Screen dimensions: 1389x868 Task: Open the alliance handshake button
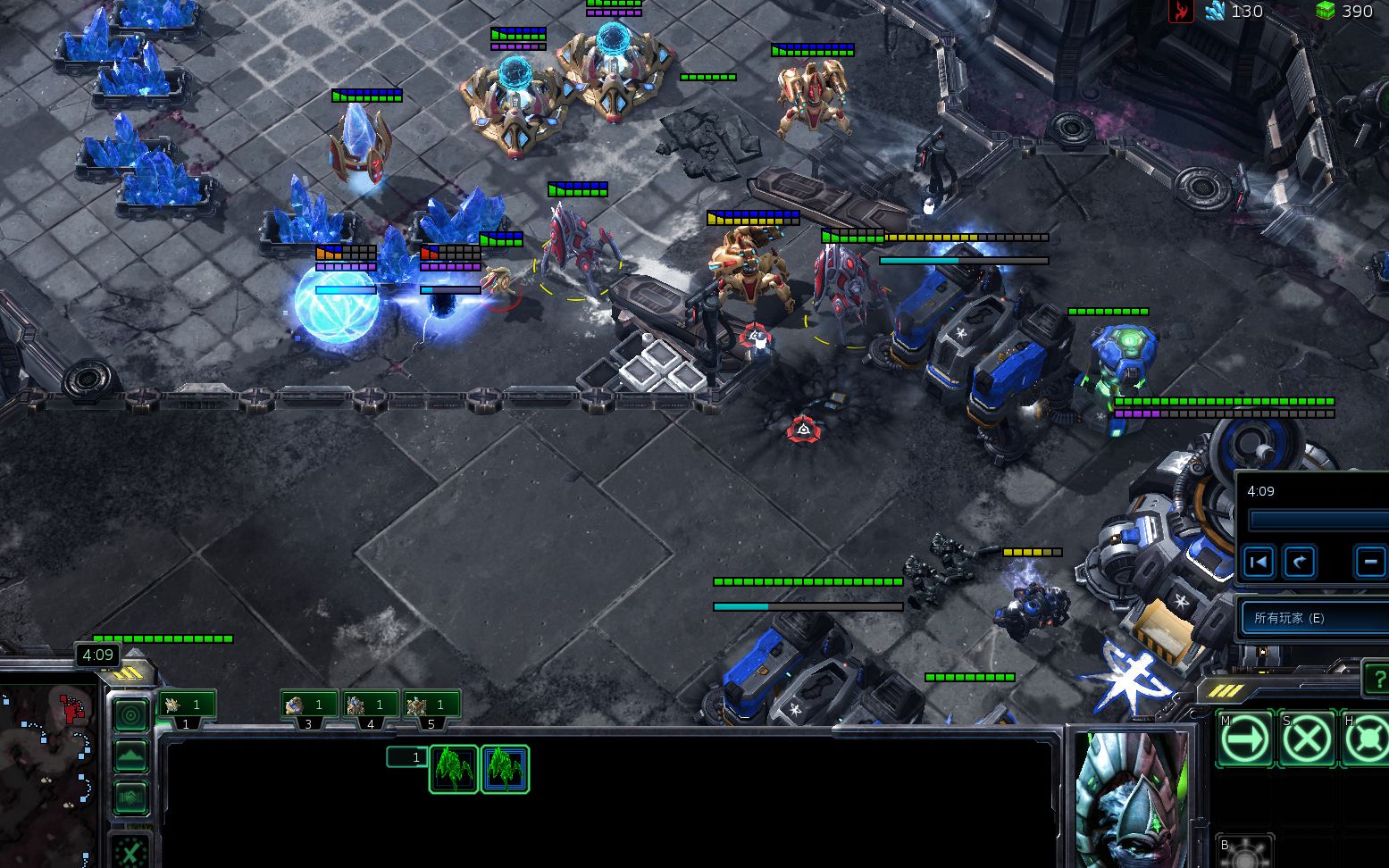[131, 797]
